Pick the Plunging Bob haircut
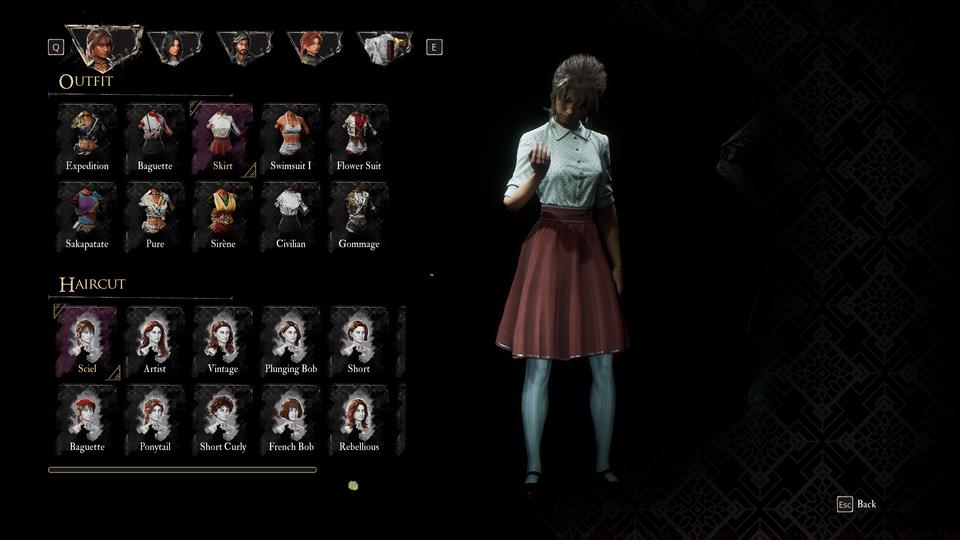The height and width of the screenshot is (540, 960). [291, 341]
